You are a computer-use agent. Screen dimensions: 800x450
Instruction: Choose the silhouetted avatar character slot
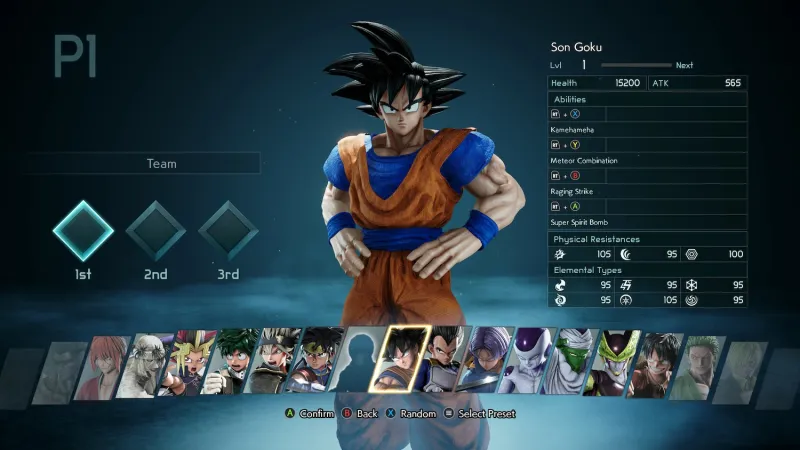coord(357,361)
